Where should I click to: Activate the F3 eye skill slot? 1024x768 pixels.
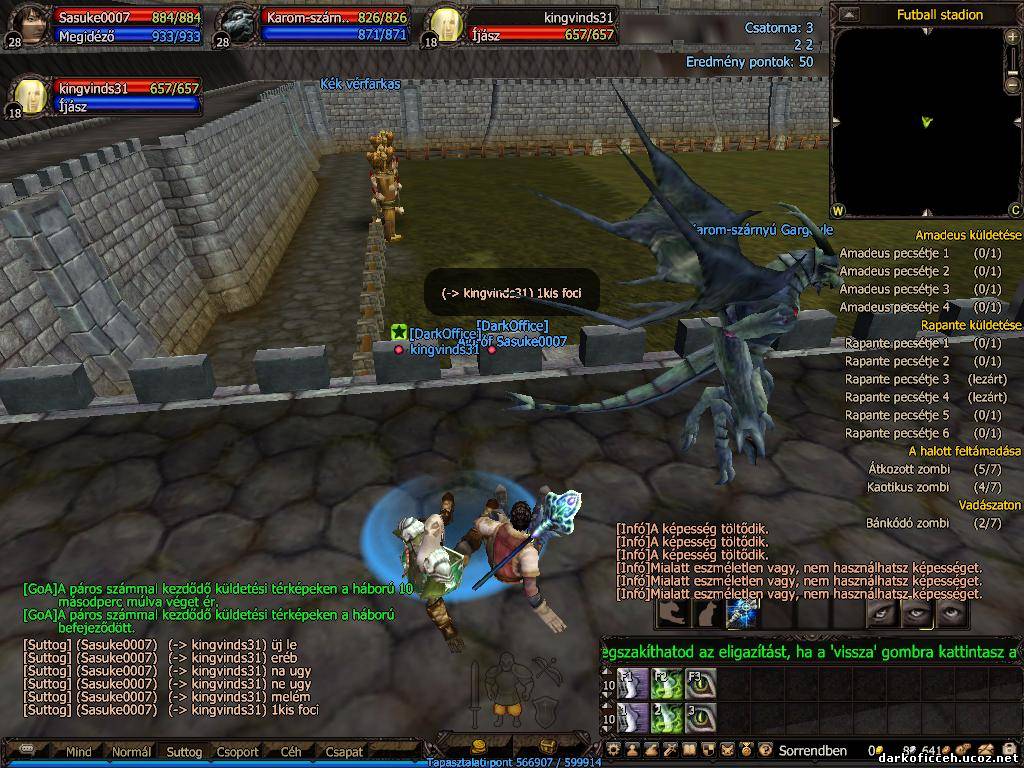pos(700,683)
